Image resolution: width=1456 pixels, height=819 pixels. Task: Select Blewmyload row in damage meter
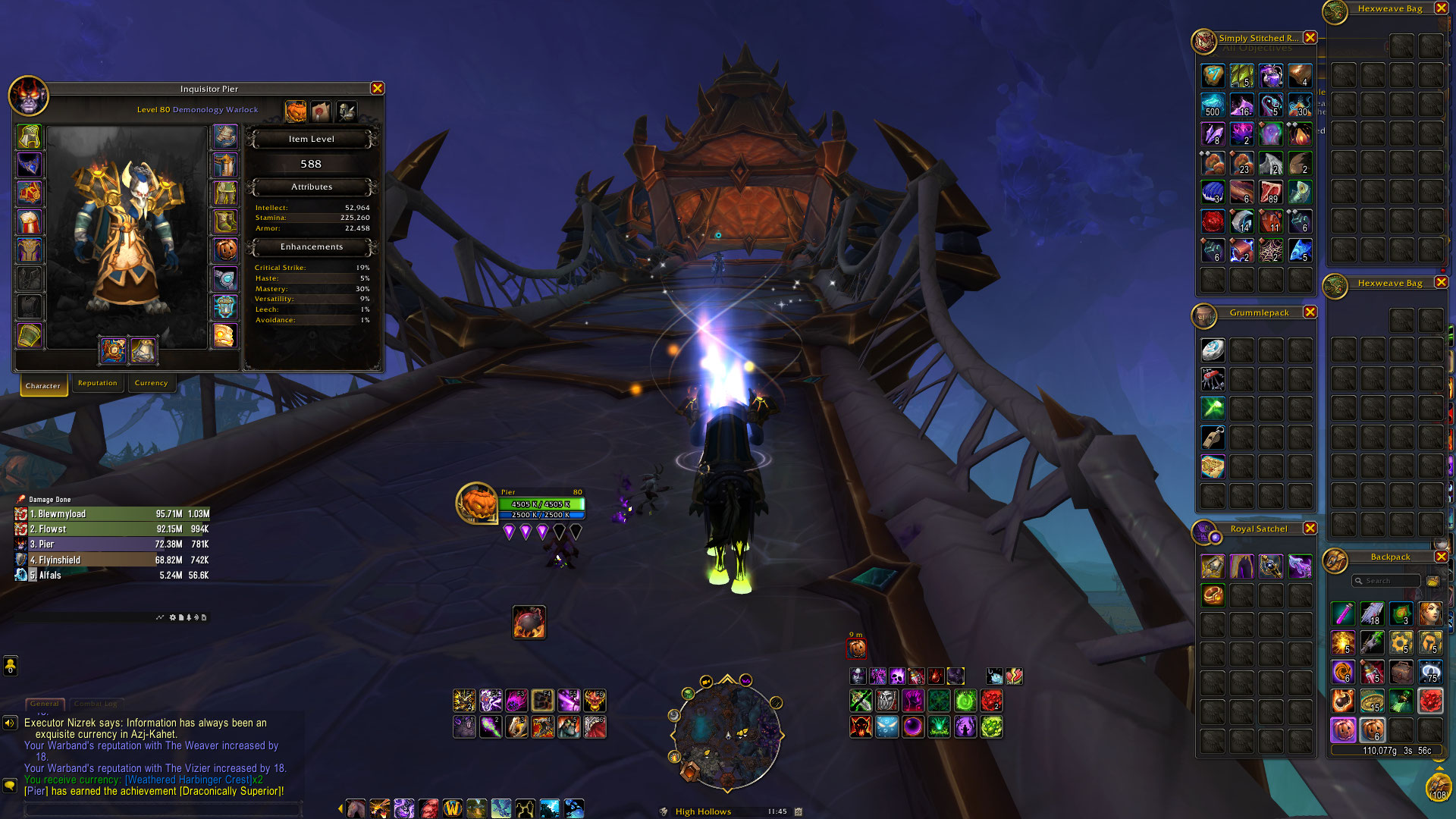pyautogui.click(x=112, y=514)
